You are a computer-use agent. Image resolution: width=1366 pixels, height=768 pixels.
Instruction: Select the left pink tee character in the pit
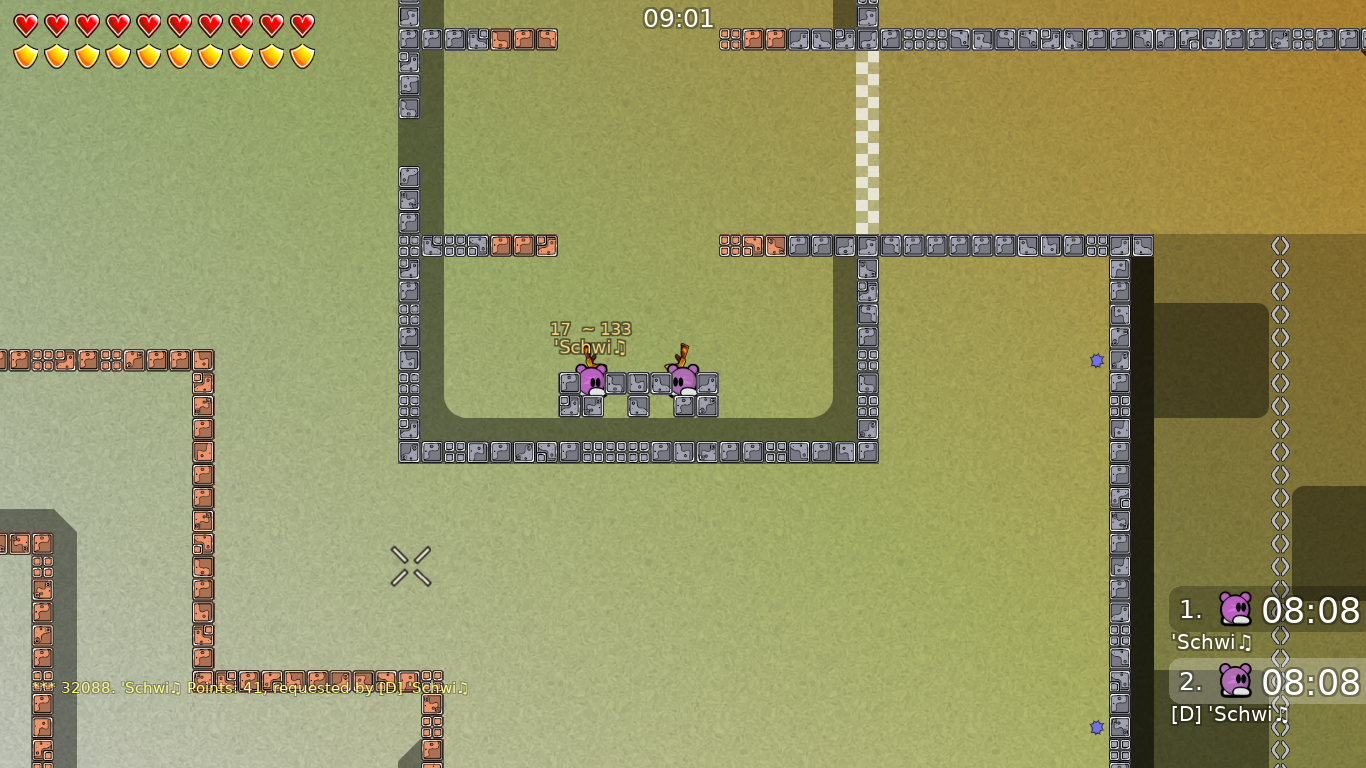[592, 378]
